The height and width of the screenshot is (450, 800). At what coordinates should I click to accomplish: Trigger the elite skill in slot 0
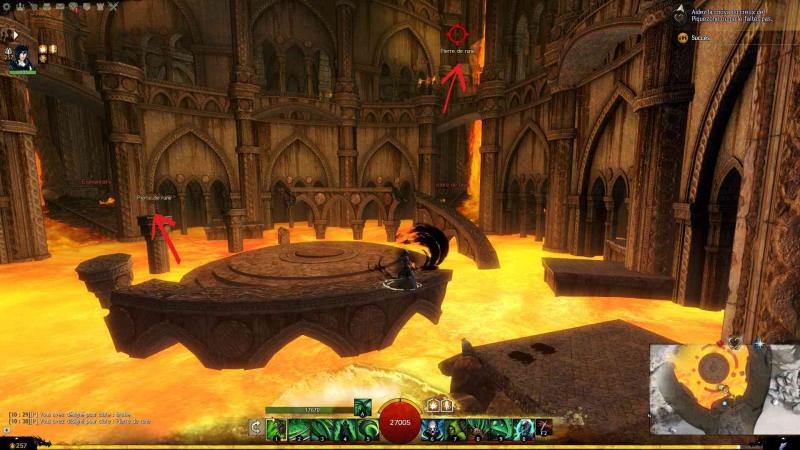(526, 428)
